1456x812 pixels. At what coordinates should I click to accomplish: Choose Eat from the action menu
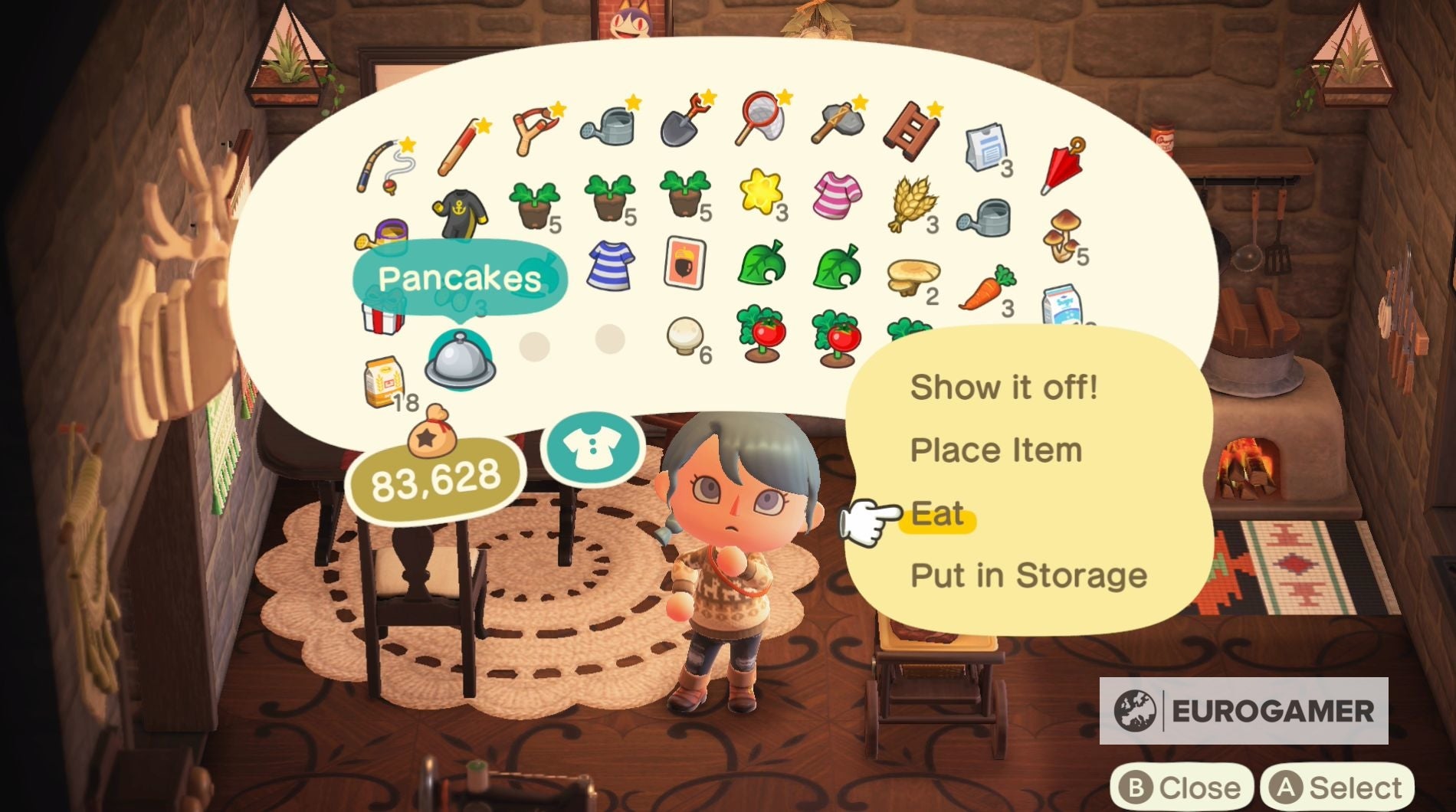(x=939, y=513)
